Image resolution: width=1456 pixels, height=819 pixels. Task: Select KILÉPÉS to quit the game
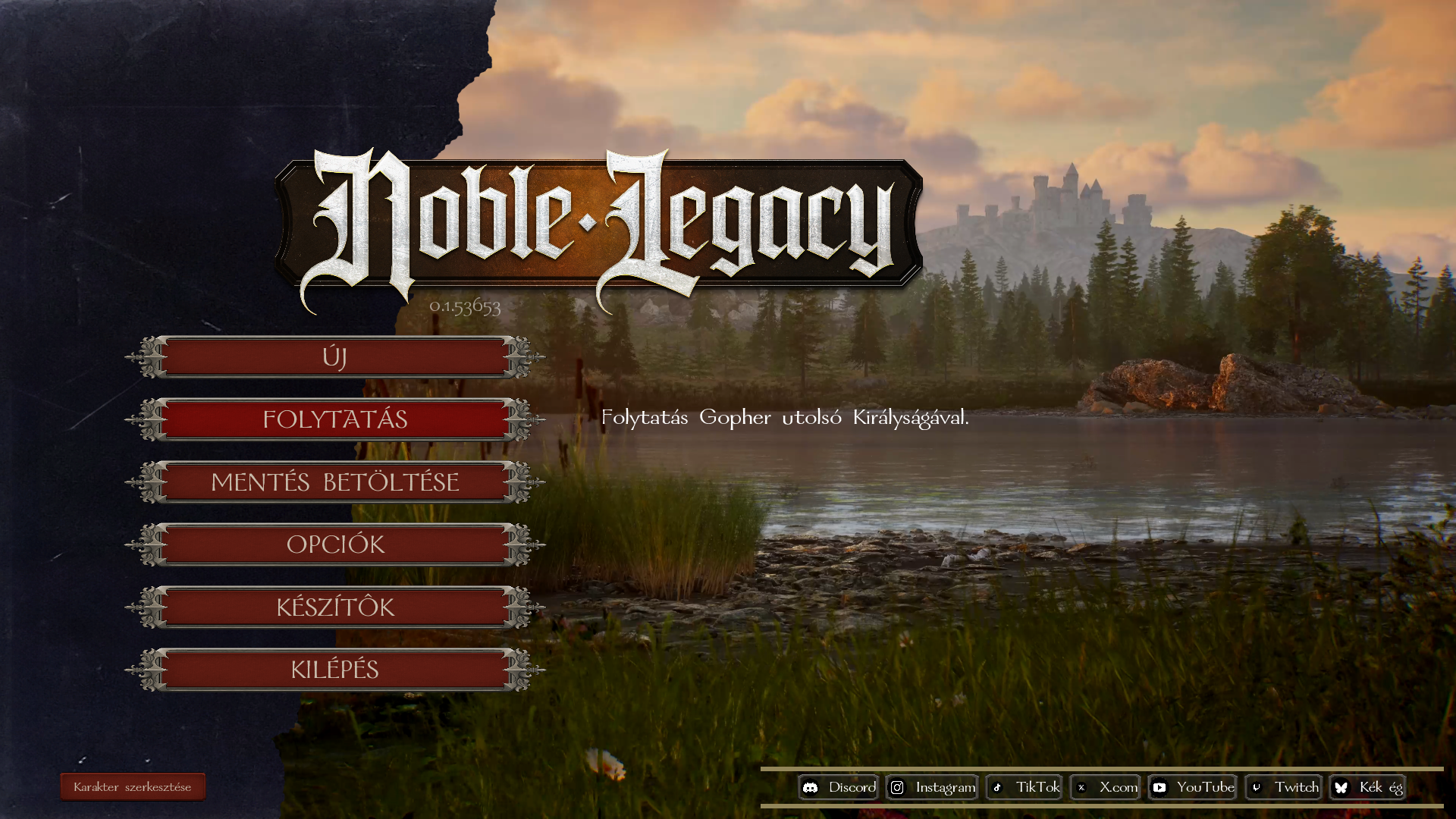(x=334, y=670)
